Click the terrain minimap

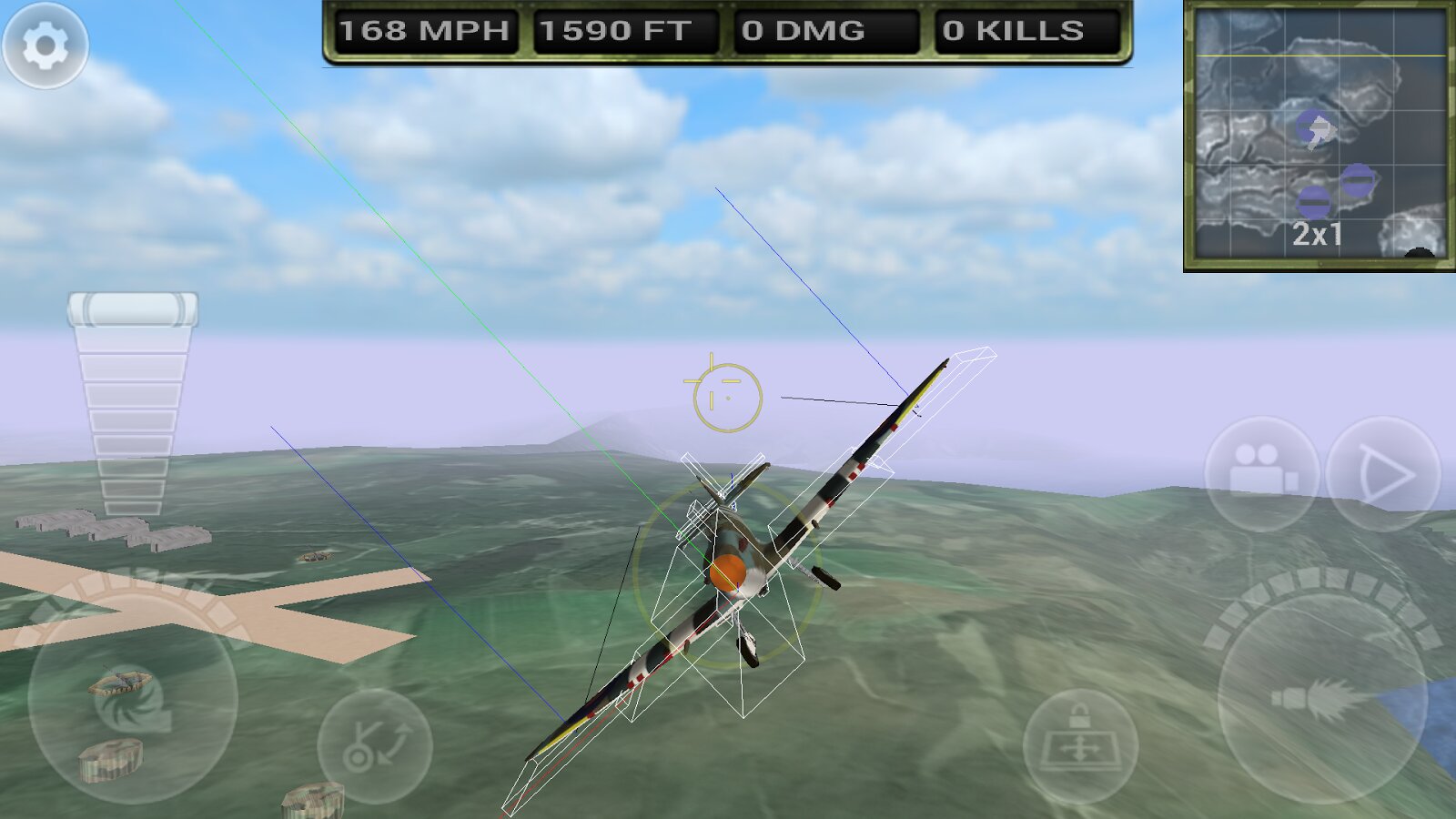click(x=1319, y=135)
